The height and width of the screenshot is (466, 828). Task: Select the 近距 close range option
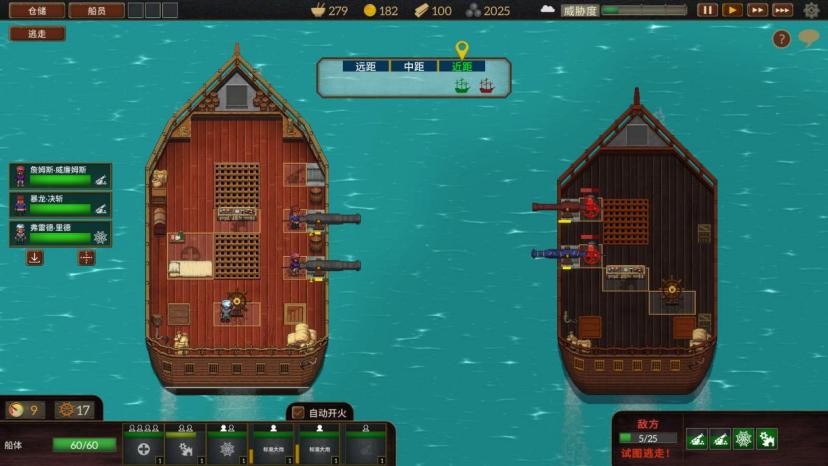462,67
